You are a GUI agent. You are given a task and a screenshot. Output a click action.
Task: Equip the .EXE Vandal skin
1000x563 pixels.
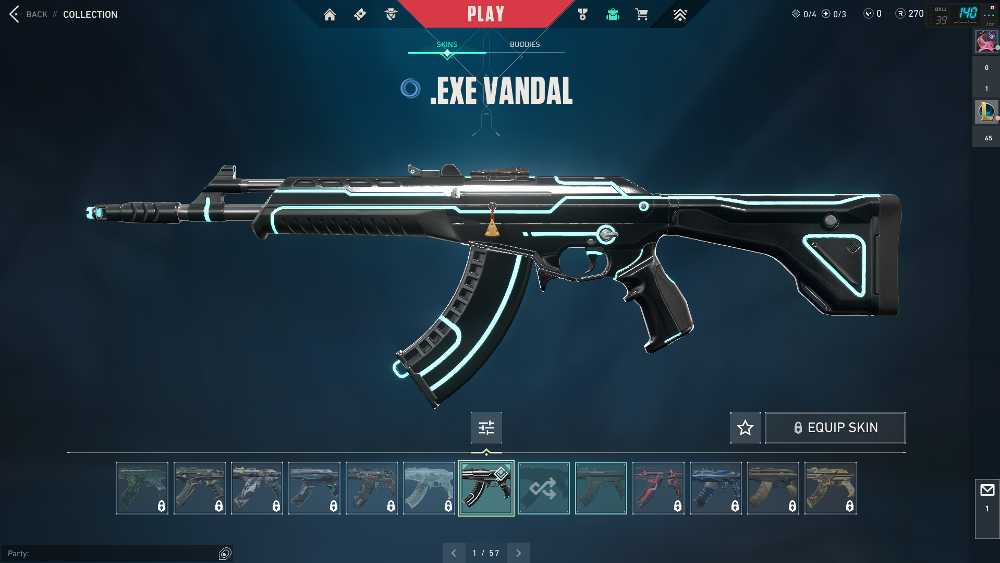point(835,428)
